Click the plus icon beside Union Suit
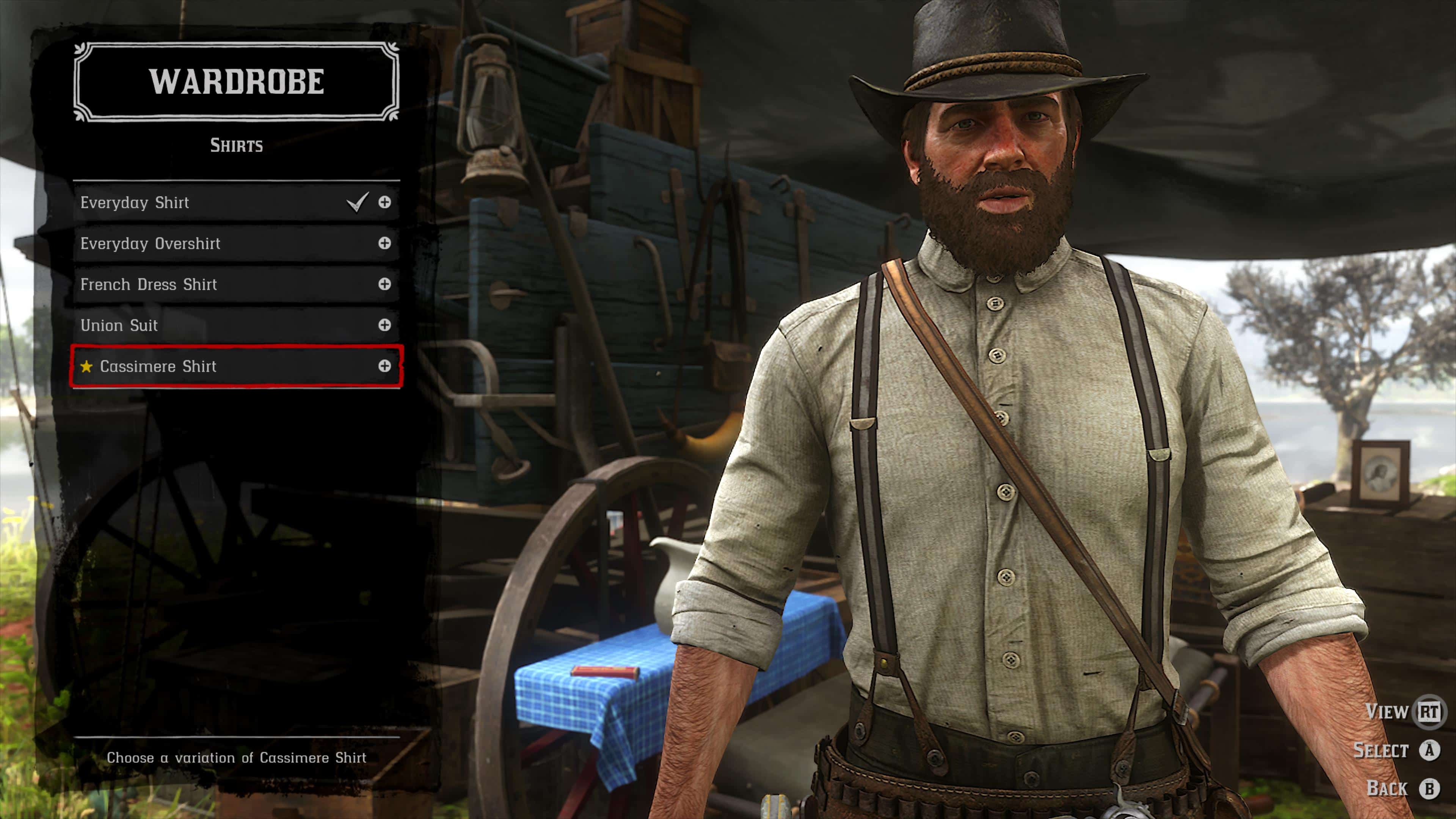 tap(384, 325)
